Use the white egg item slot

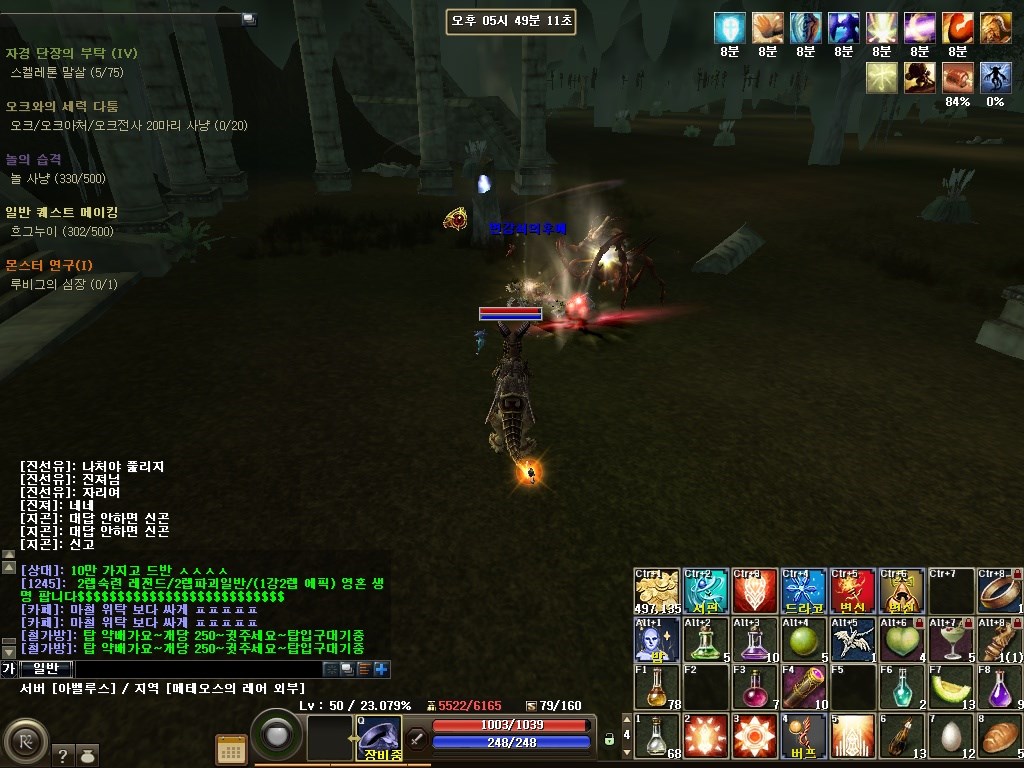pyautogui.click(x=951, y=736)
